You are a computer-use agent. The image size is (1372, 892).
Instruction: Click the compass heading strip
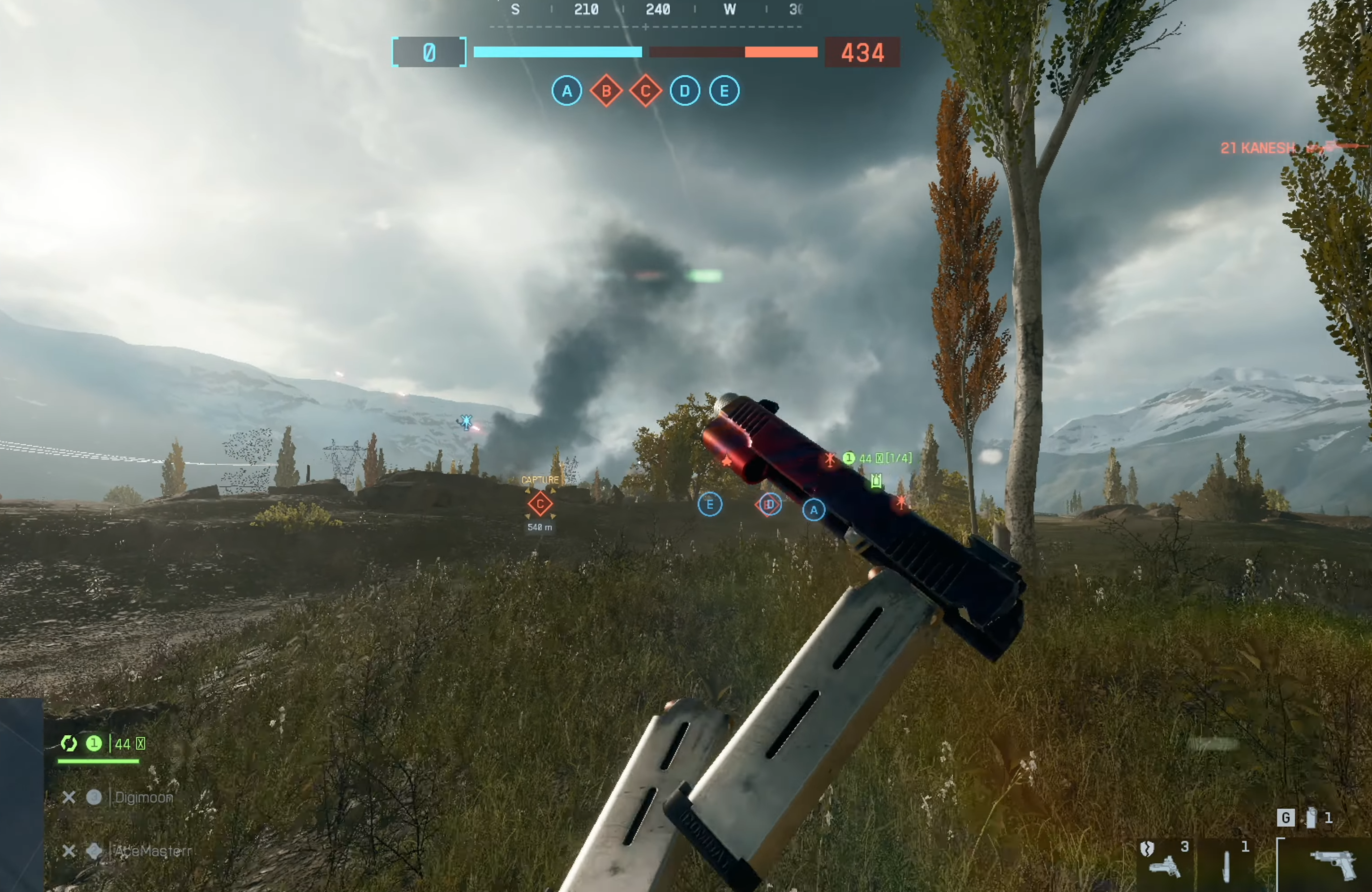[646, 10]
